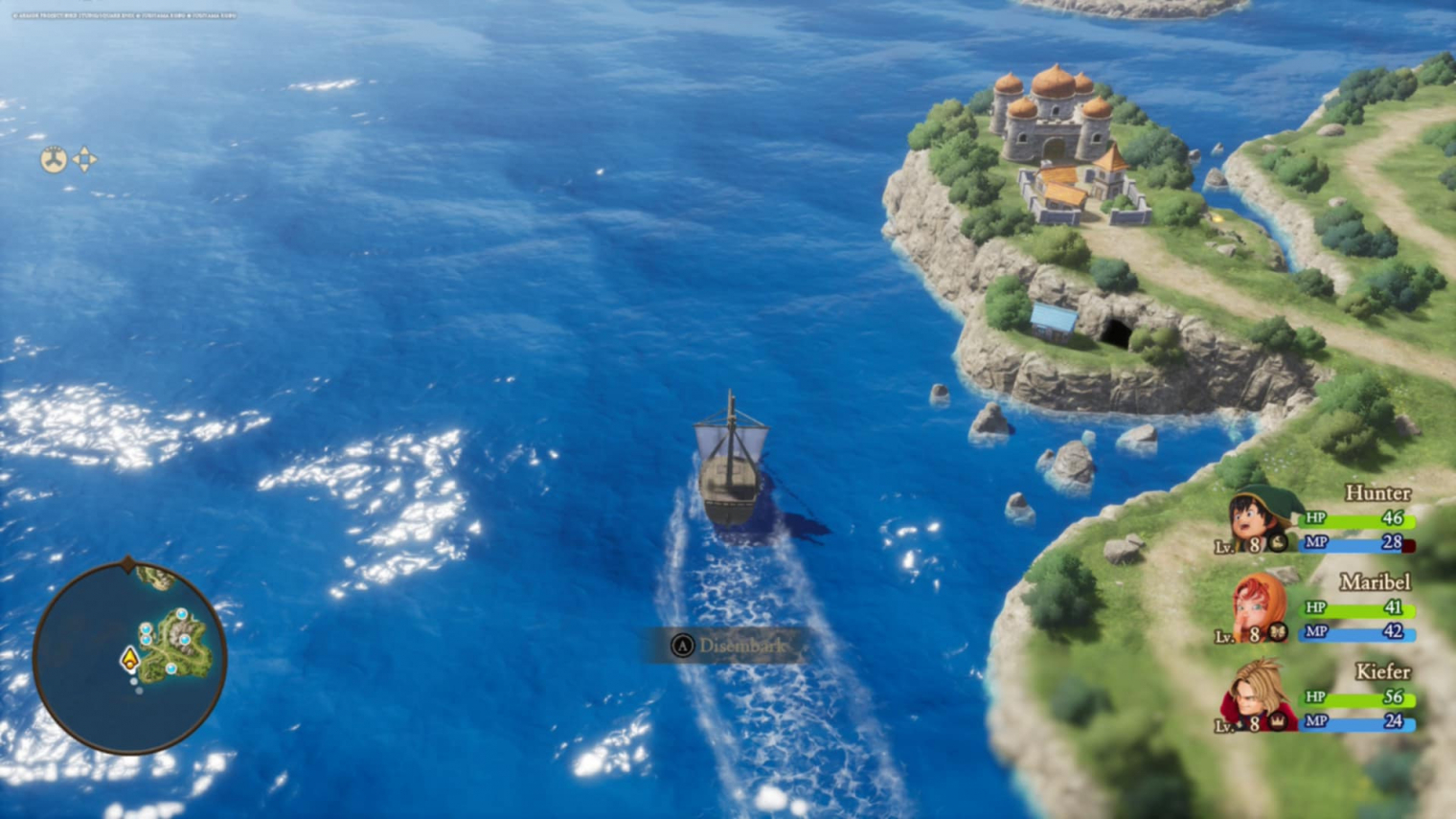
Task: Click Kiefer's crown vocation badge
Action: 1278,721
